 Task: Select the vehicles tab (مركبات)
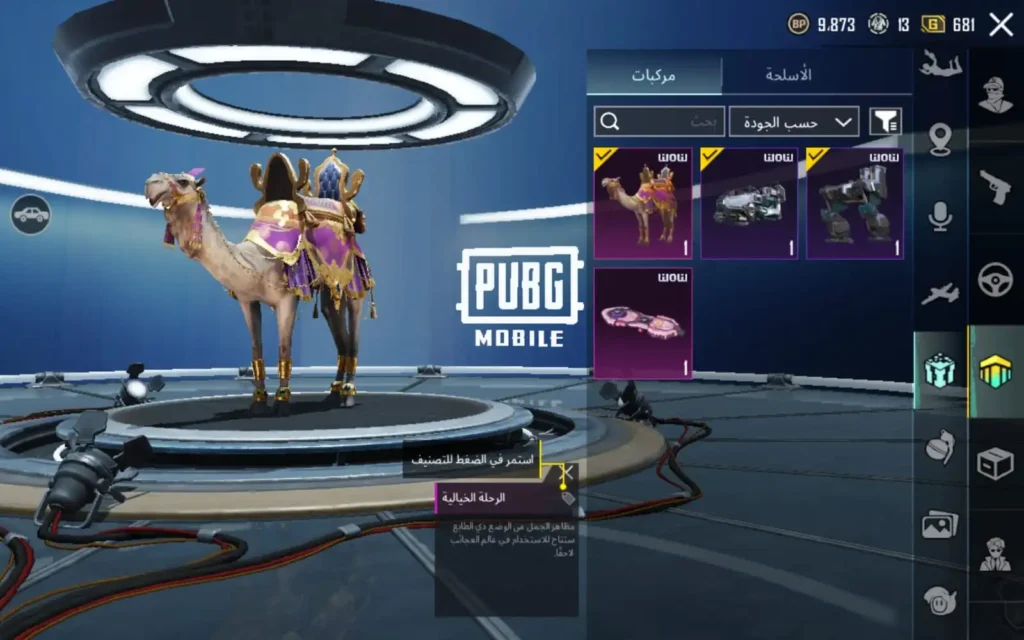point(655,75)
